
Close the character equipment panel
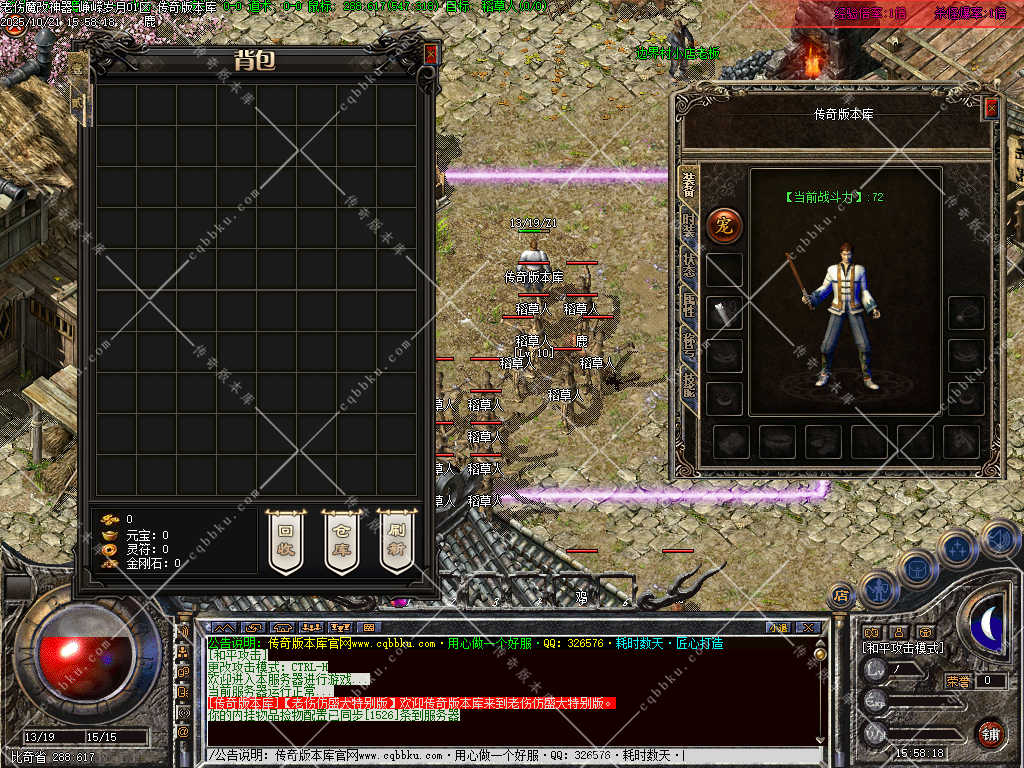pyautogui.click(x=990, y=108)
